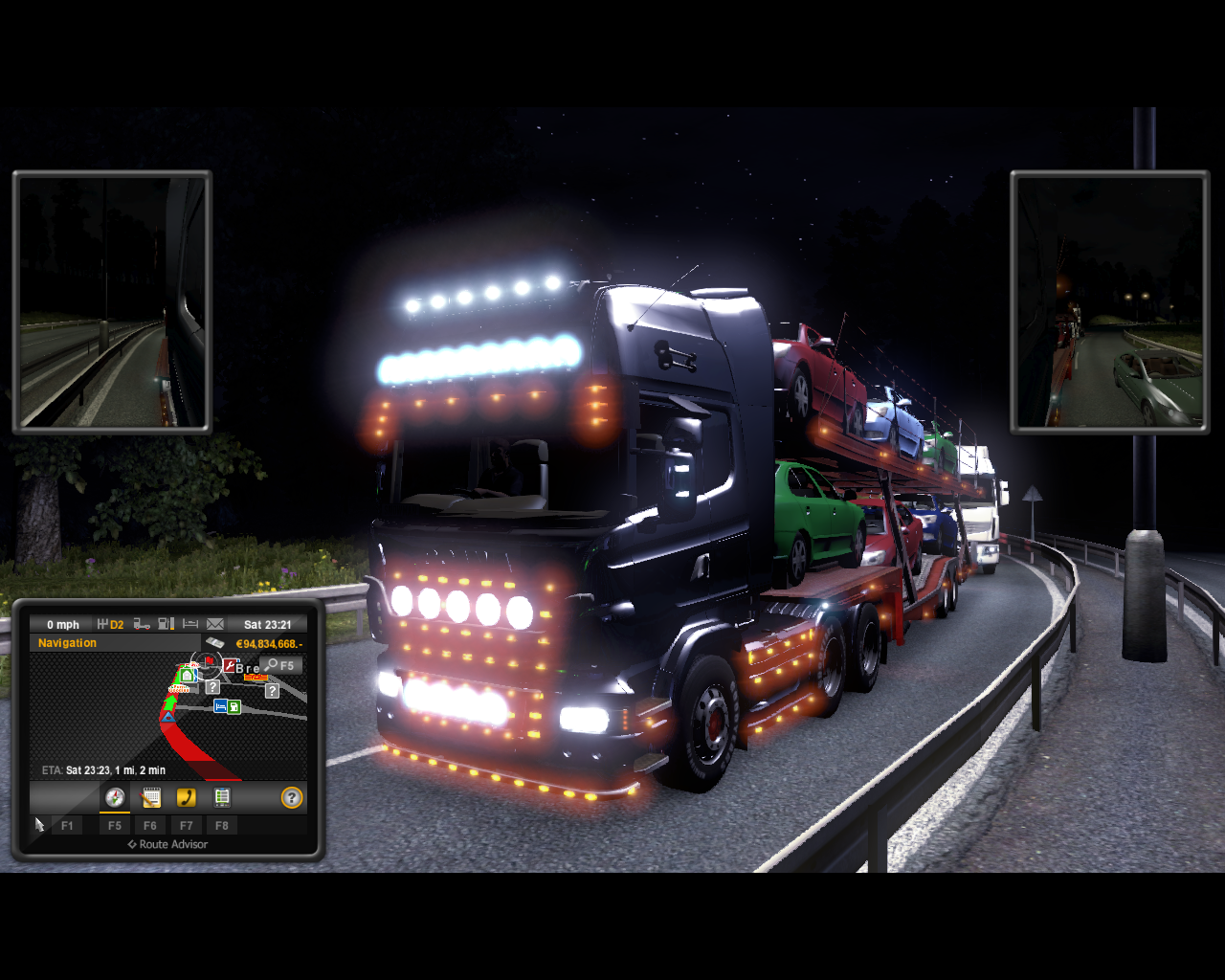The height and width of the screenshot is (980, 1225).
Task: Open the compass Navigation tab
Action: (115, 797)
